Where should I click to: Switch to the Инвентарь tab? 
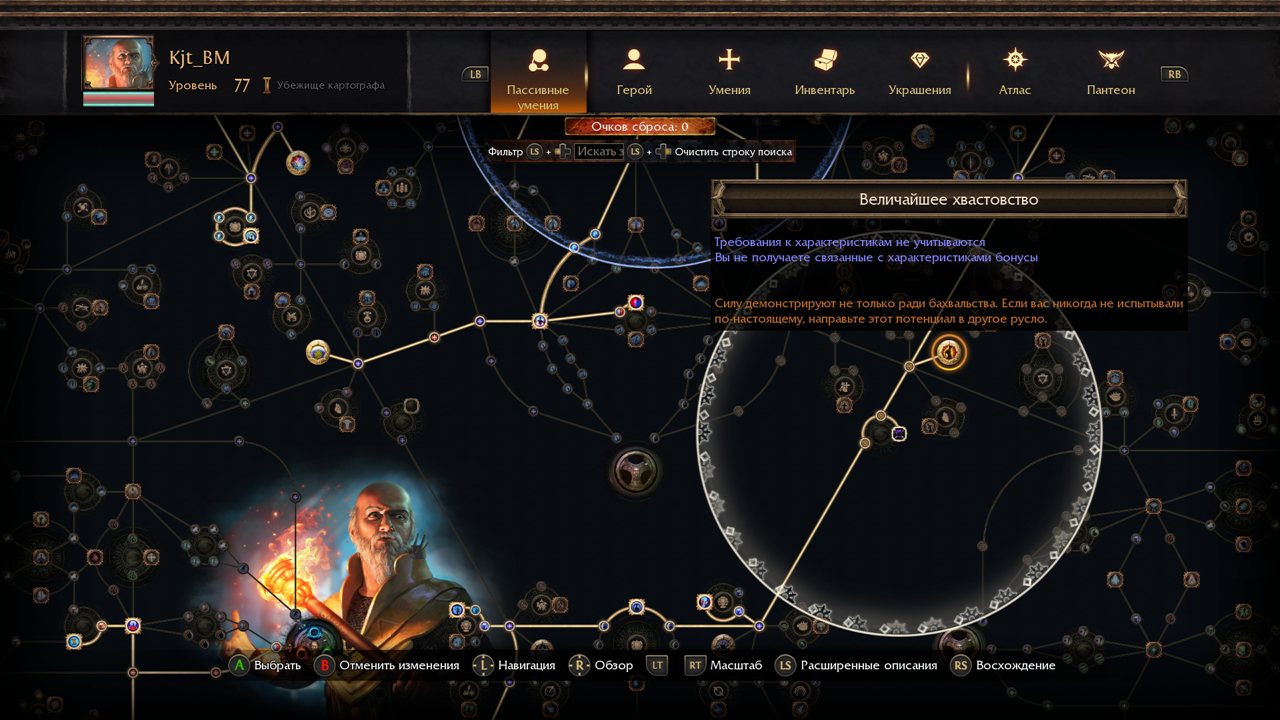tap(824, 72)
